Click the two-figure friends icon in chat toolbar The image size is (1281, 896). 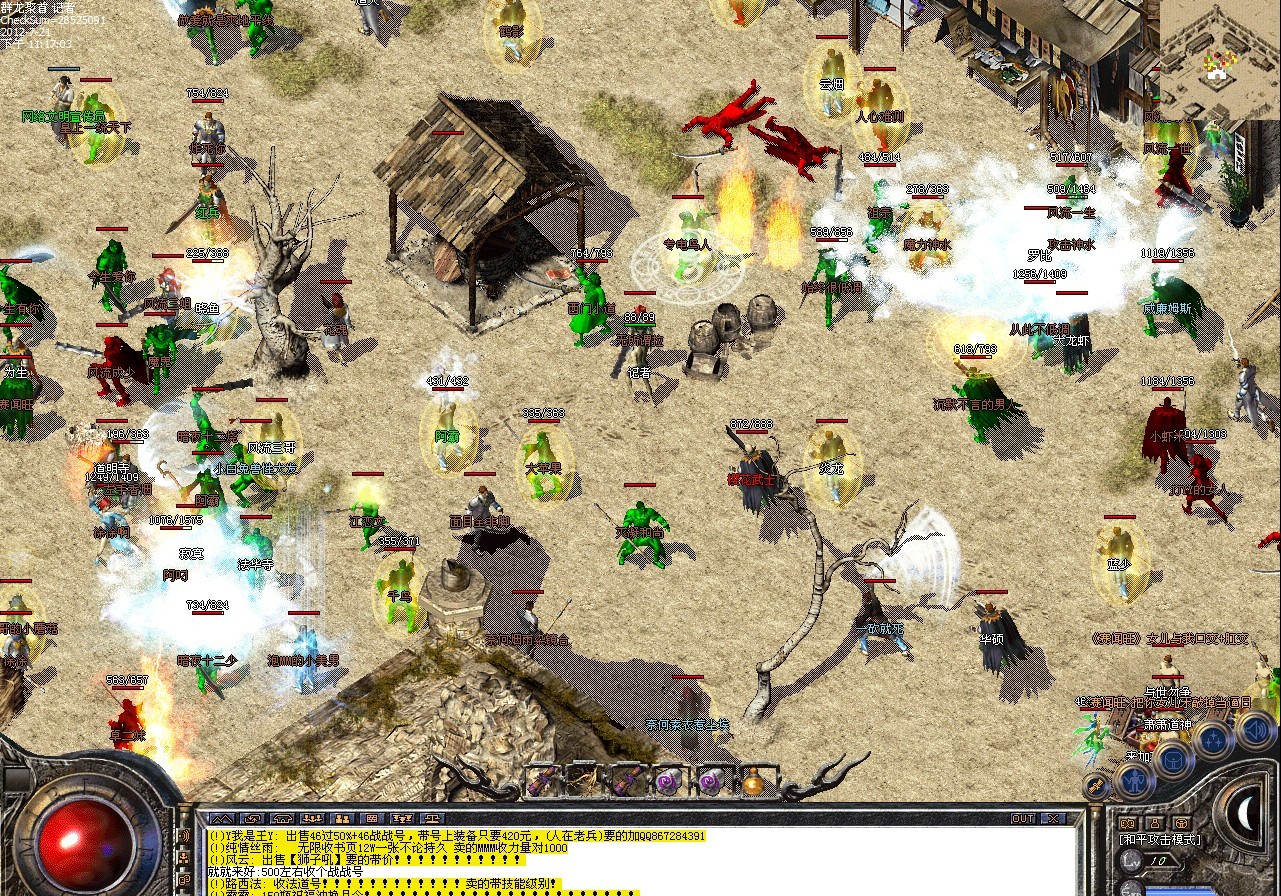pyautogui.click(x=343, y=818)
